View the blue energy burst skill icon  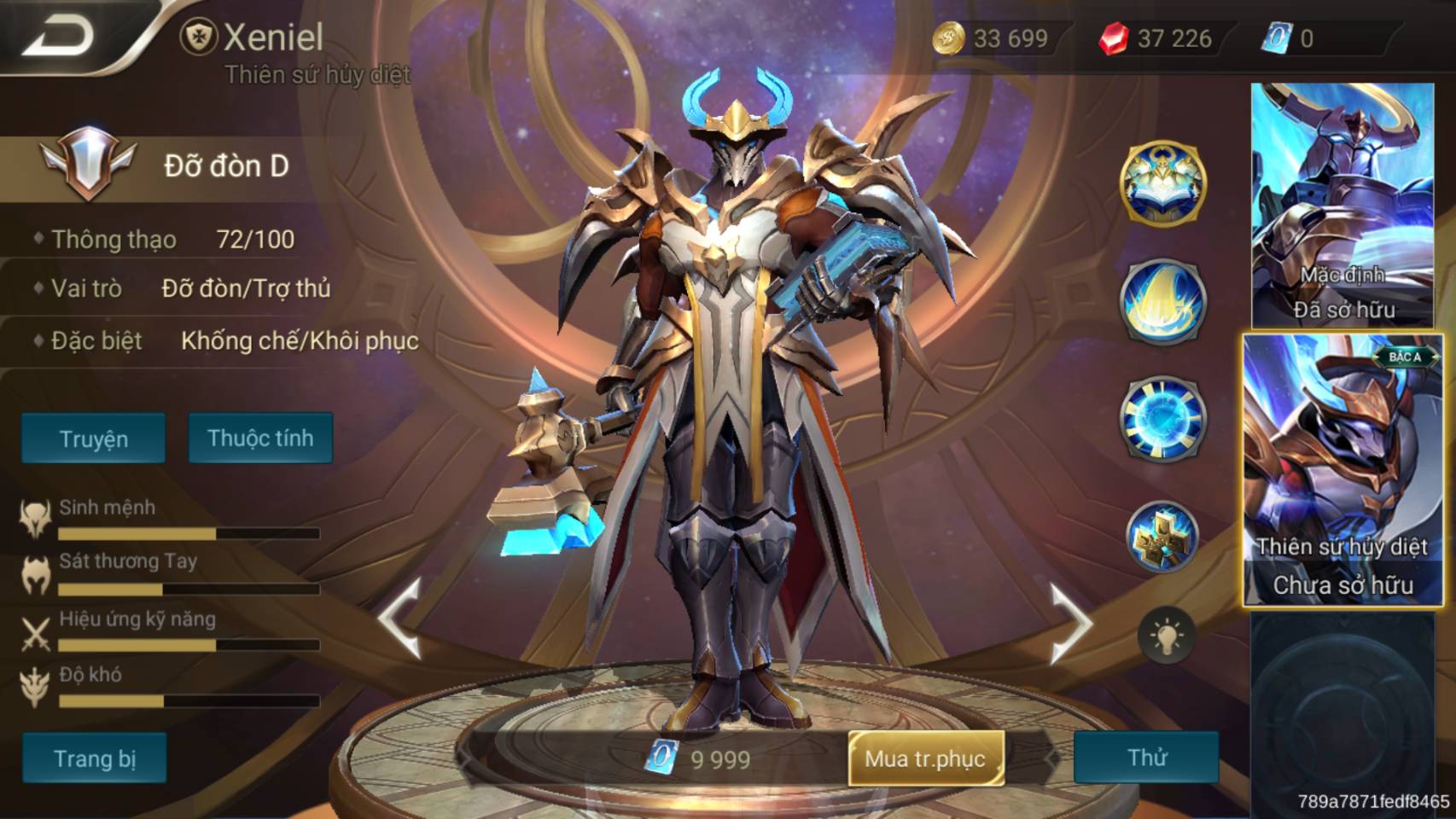coord(1162,418)
